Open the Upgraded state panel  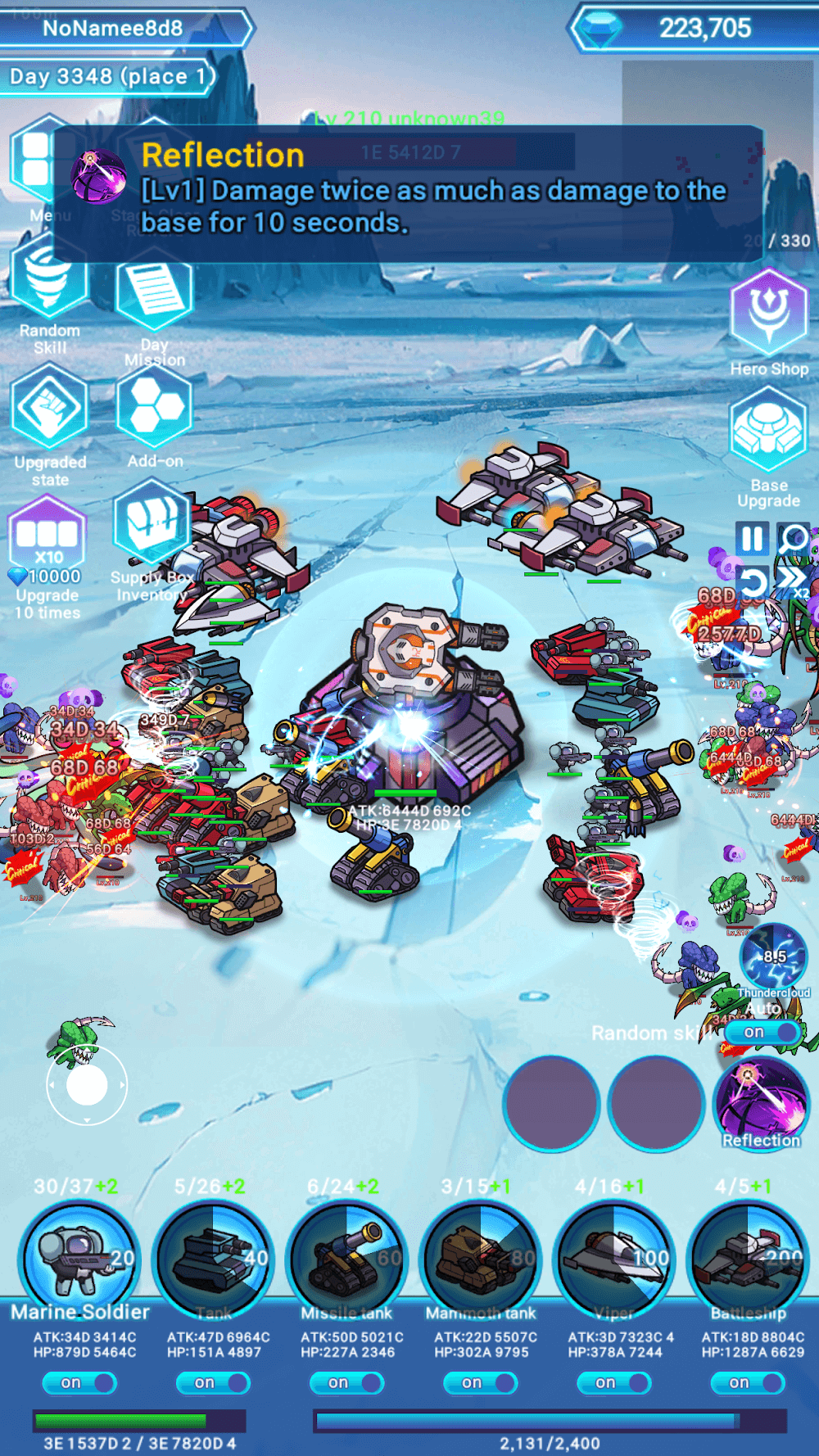pos(49,408)
